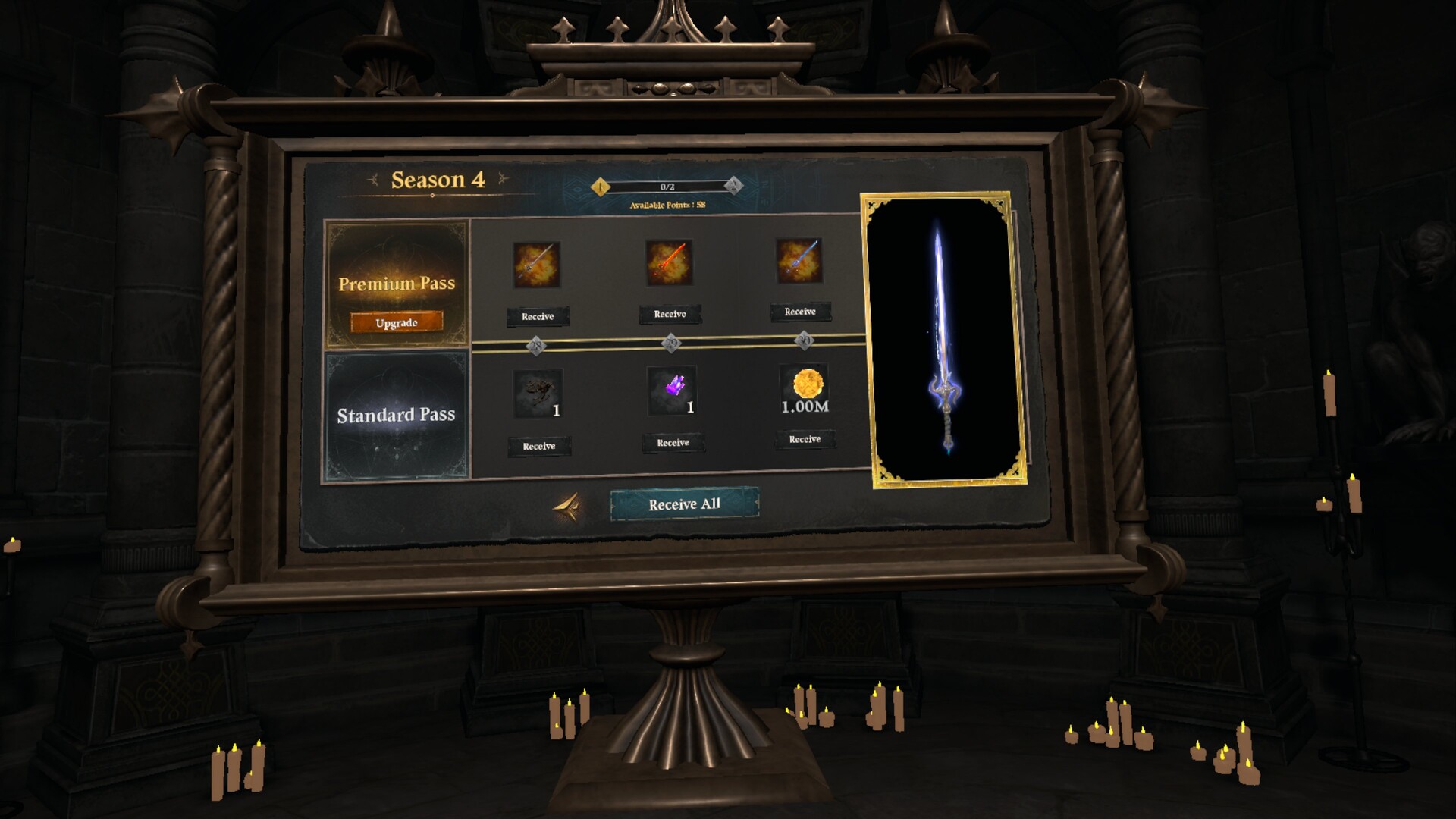Select page 2 diamond on progress bar
The width and height of the screenshot is (1456, 819).
733,184
